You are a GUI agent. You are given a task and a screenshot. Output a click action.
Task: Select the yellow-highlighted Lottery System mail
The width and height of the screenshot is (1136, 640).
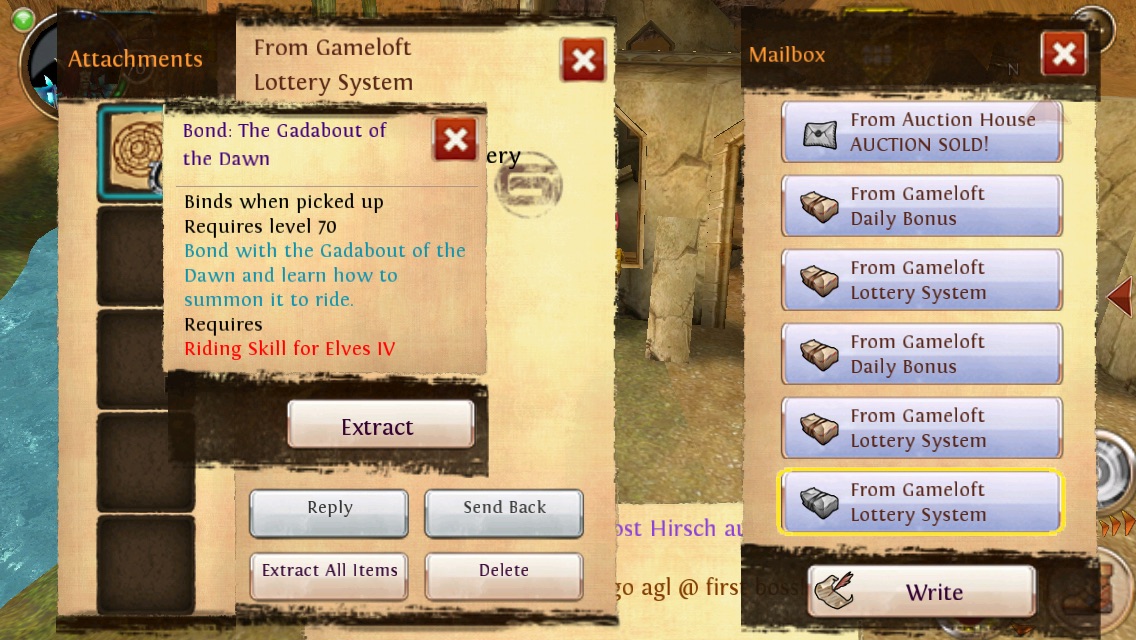click(x=921, y=502)
